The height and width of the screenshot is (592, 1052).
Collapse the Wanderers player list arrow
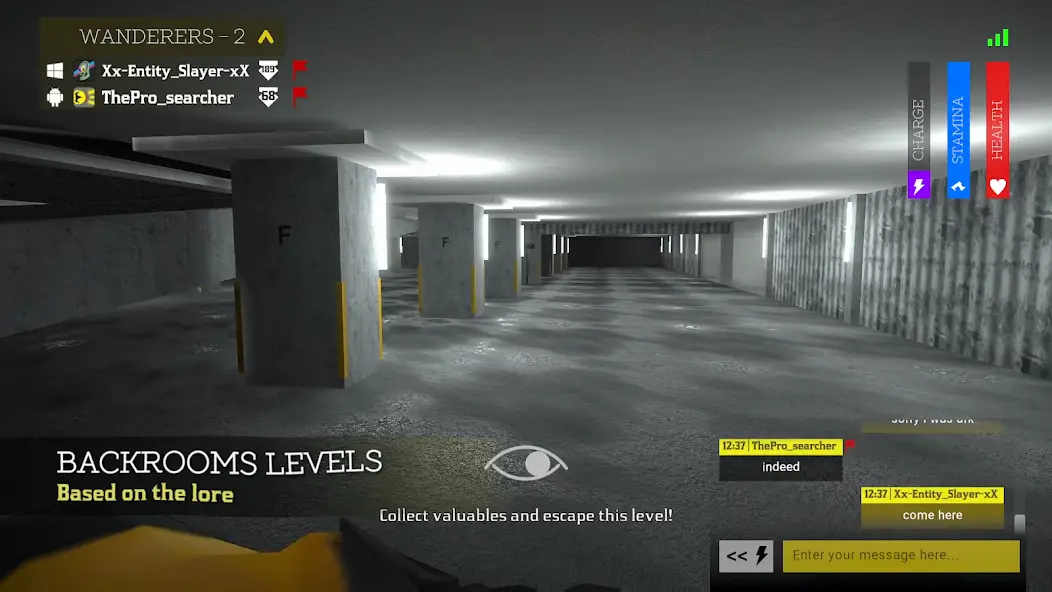(x=265, y=38)
